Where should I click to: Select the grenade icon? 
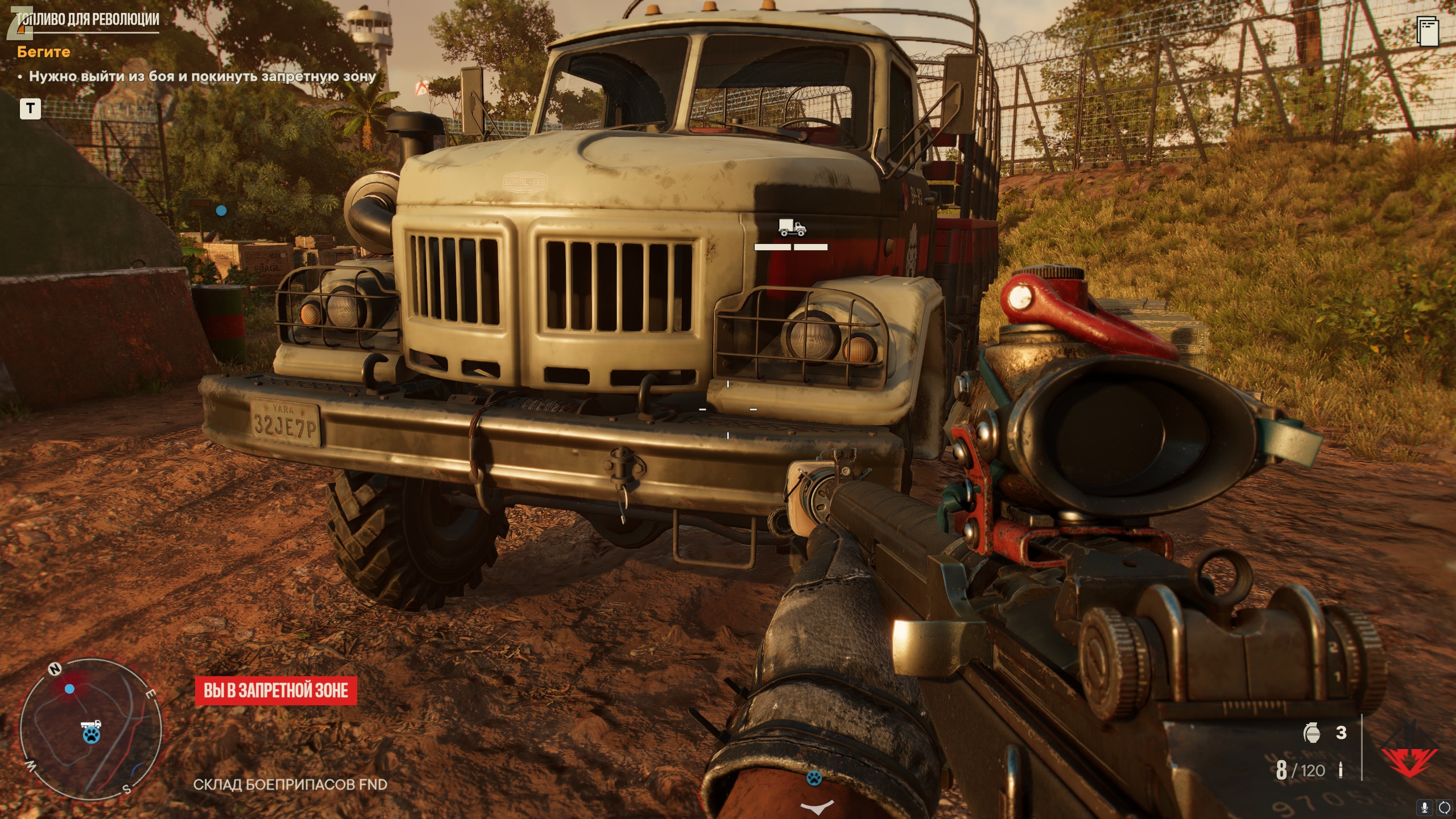1312,733
